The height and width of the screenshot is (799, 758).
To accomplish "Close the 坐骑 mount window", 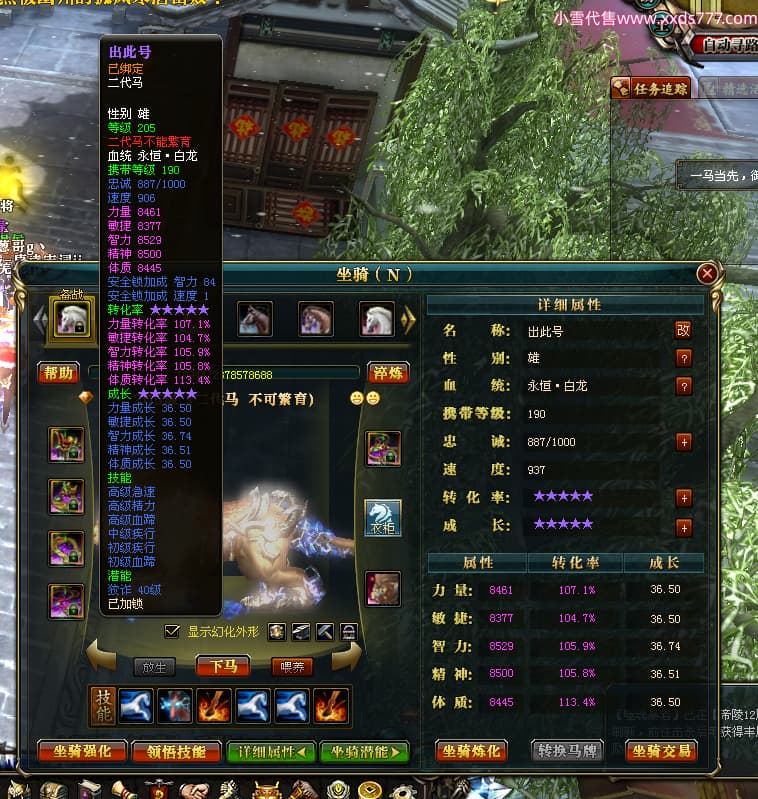I will click(707, 273).
